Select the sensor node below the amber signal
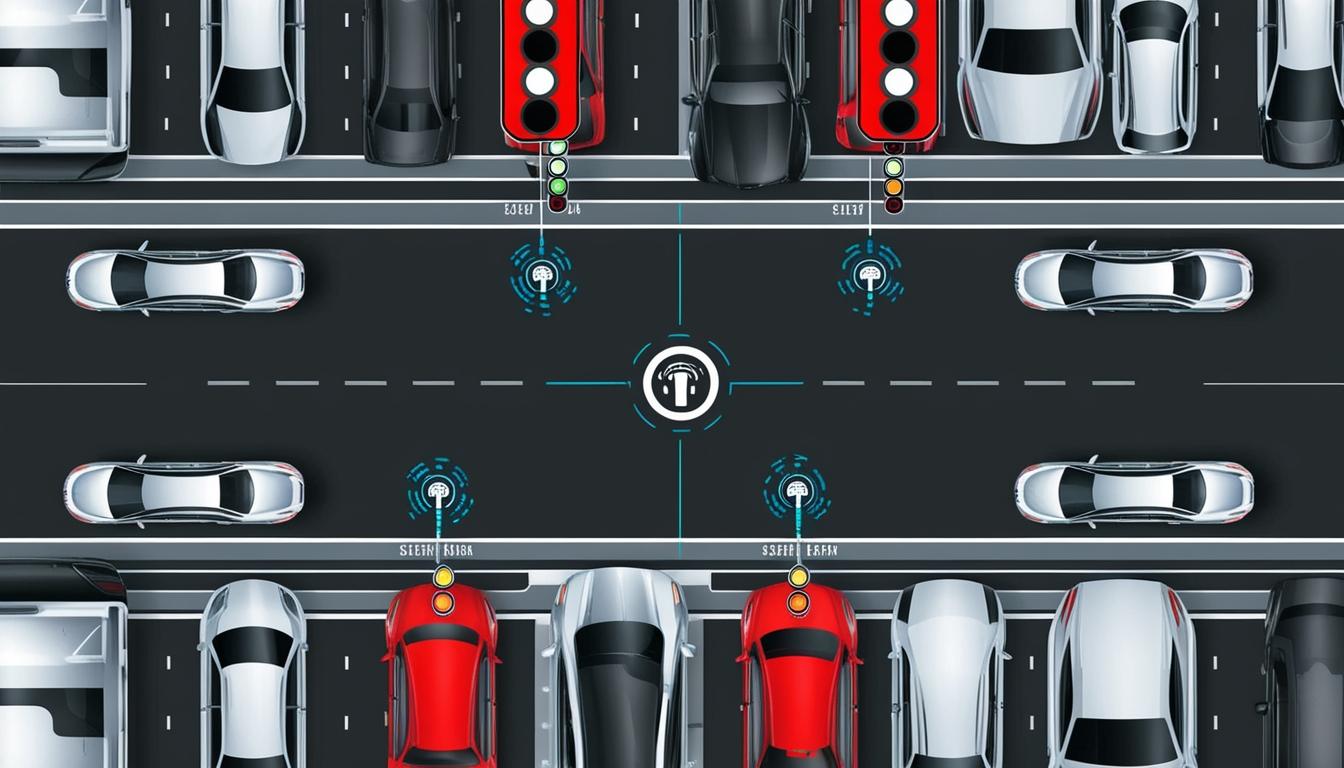This screenshot has width=1344, height=768. [869, 273]
